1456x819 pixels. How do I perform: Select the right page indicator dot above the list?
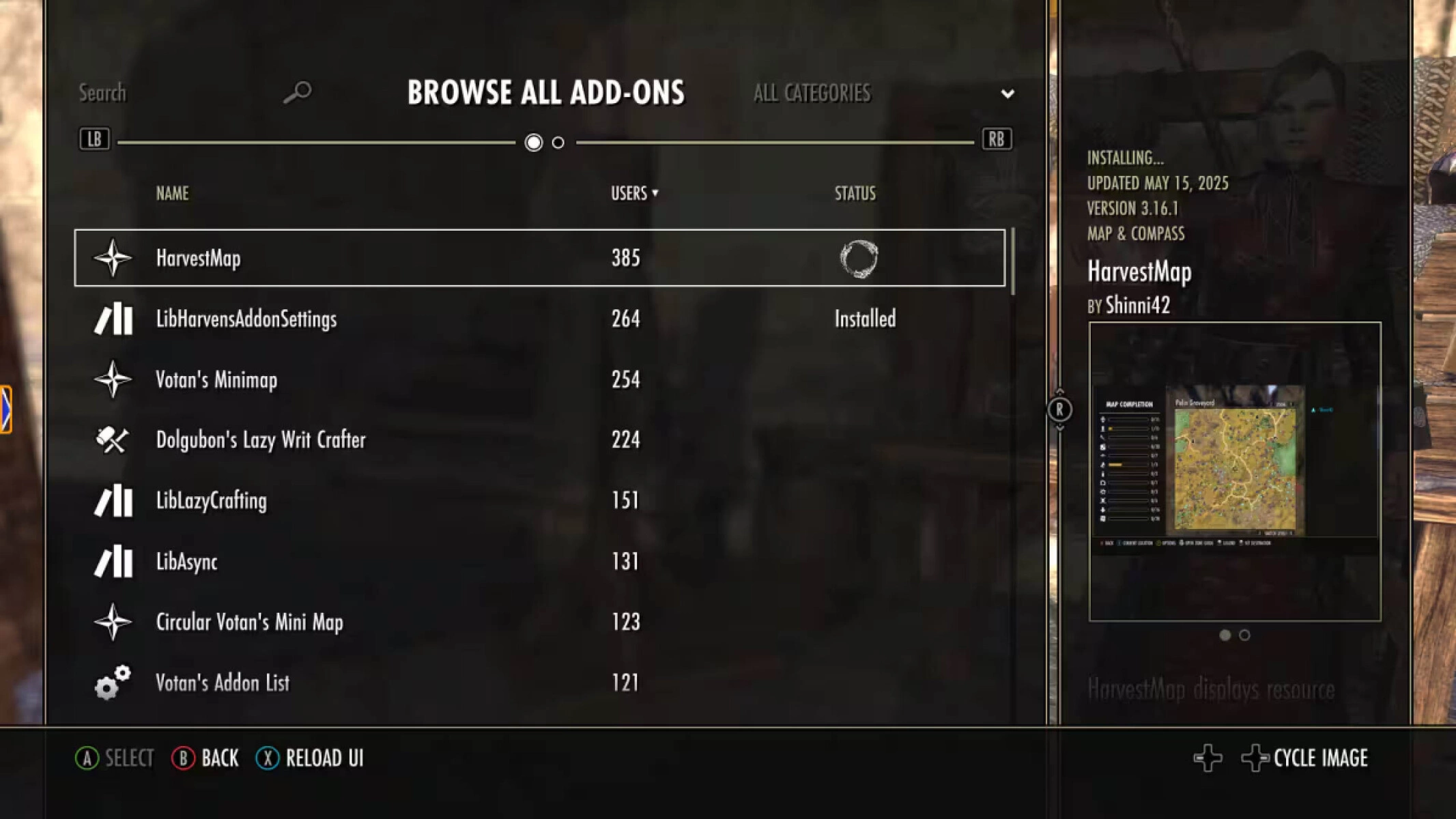pos(558,143)
